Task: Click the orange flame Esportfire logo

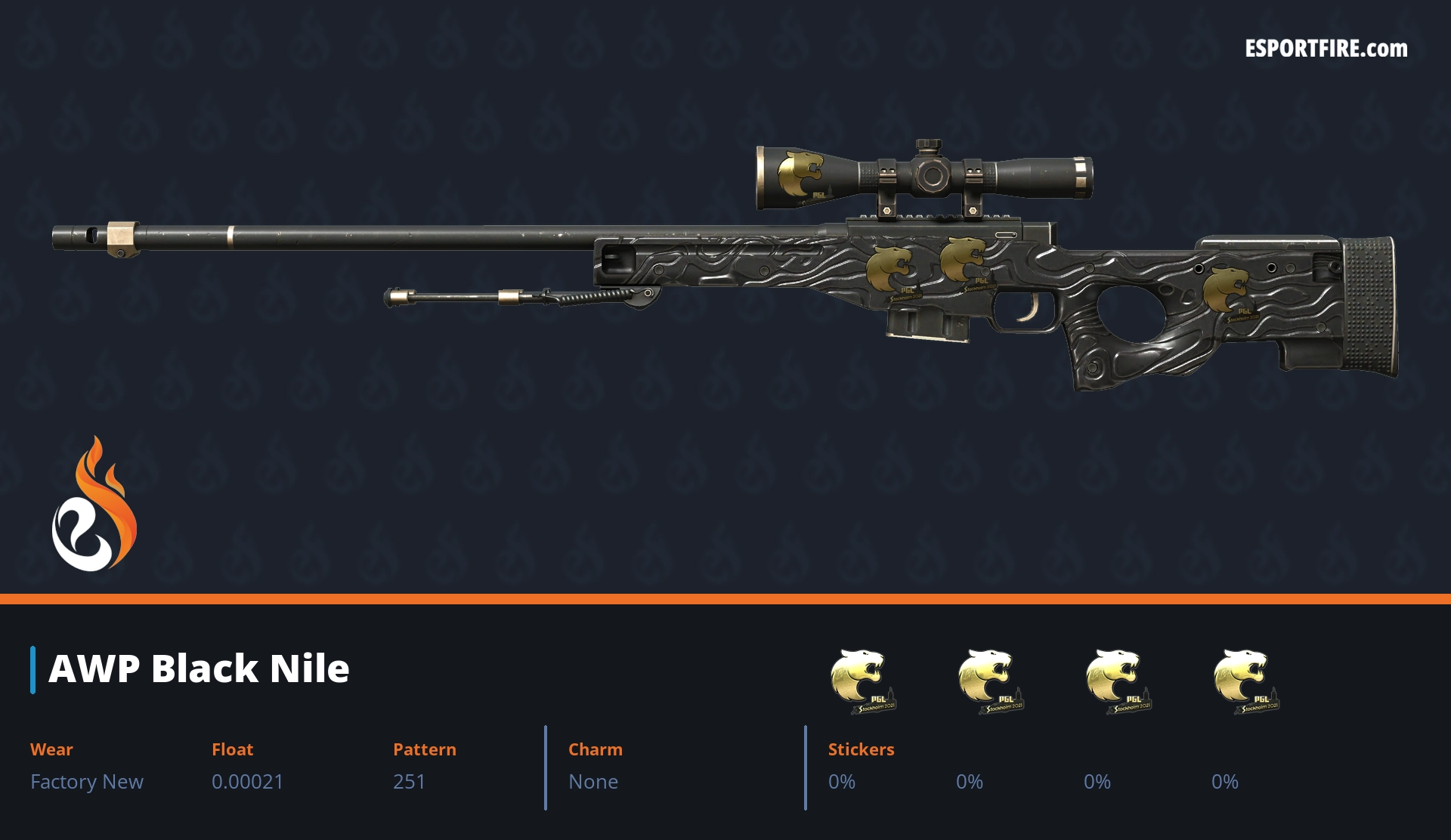Action: [x=94, y=505]
